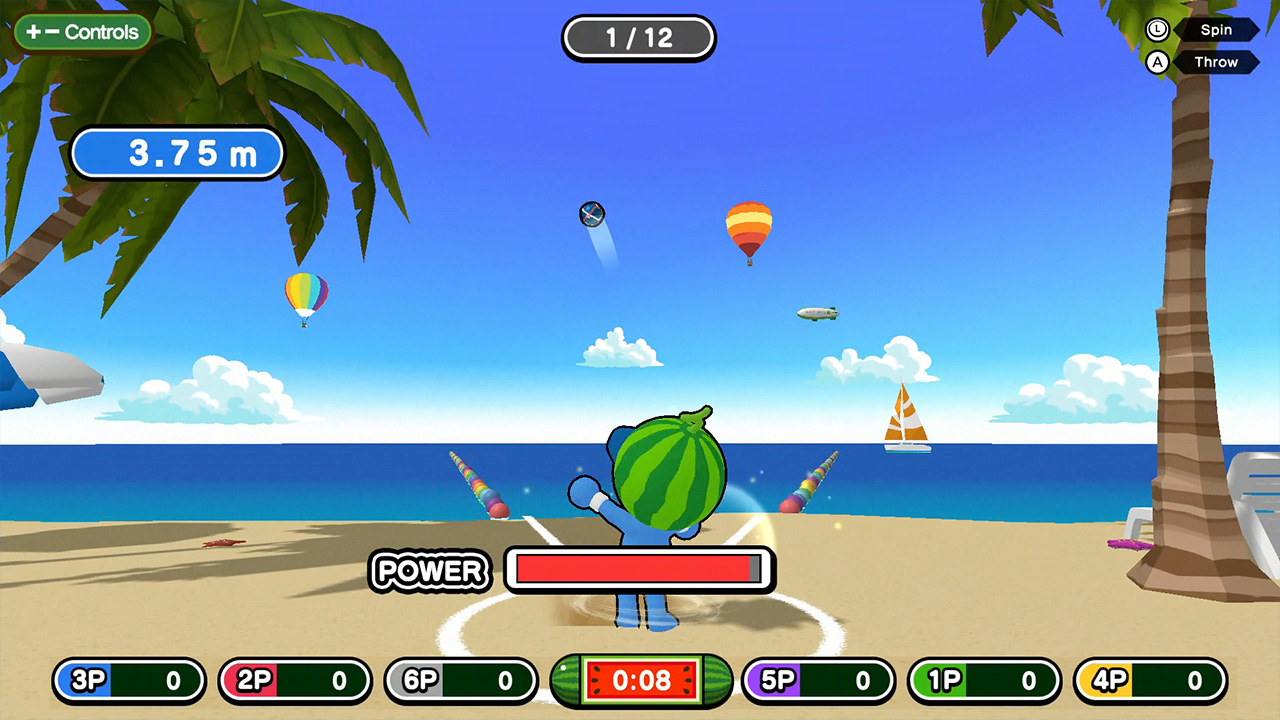Click the A button Throw icon
The width and height of the screenshot is (1280, 720).
tap(1157, 62)
